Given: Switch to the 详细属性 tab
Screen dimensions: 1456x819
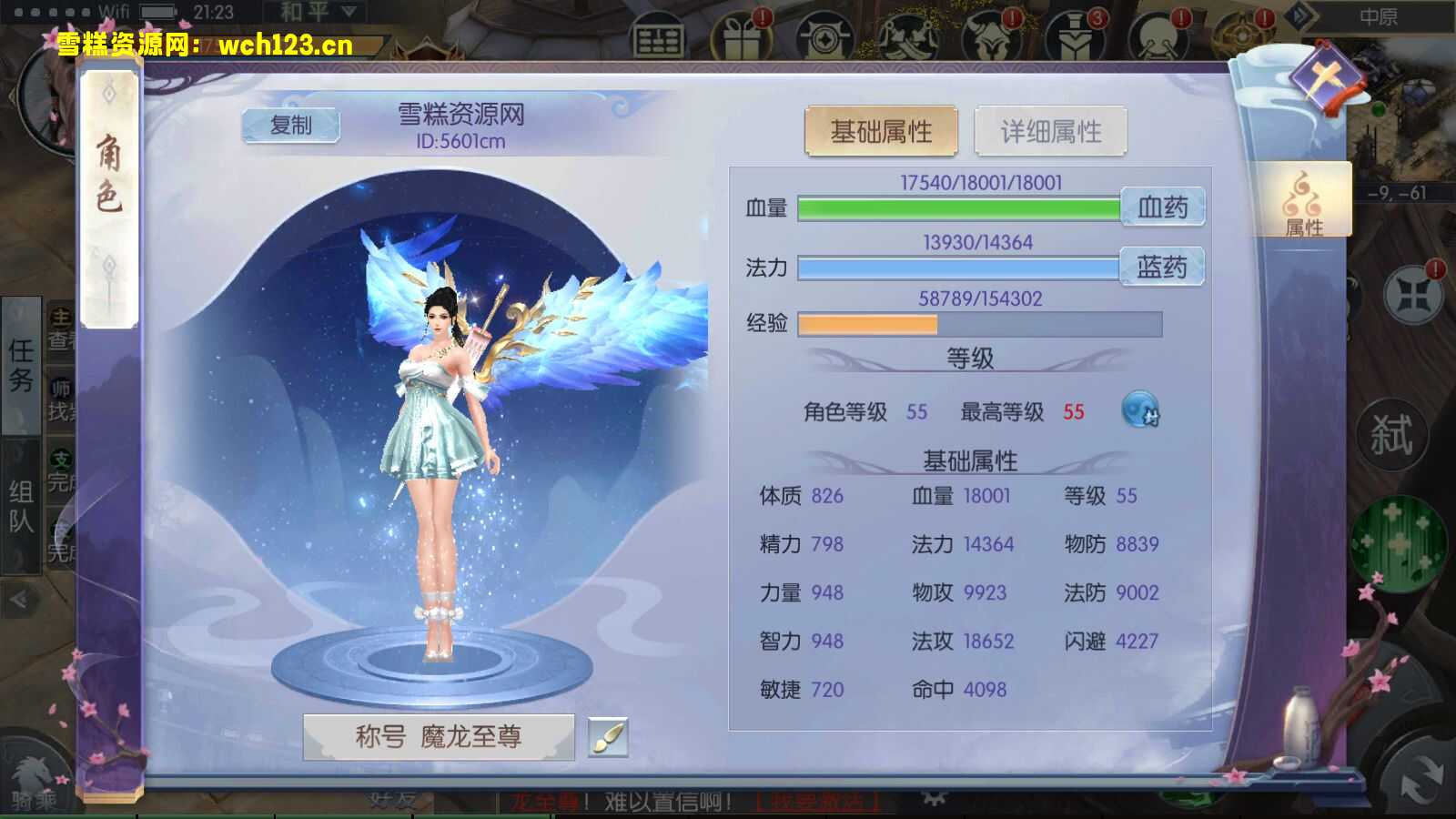Looking at the screenshot, I should click(x=1050, y=130).
